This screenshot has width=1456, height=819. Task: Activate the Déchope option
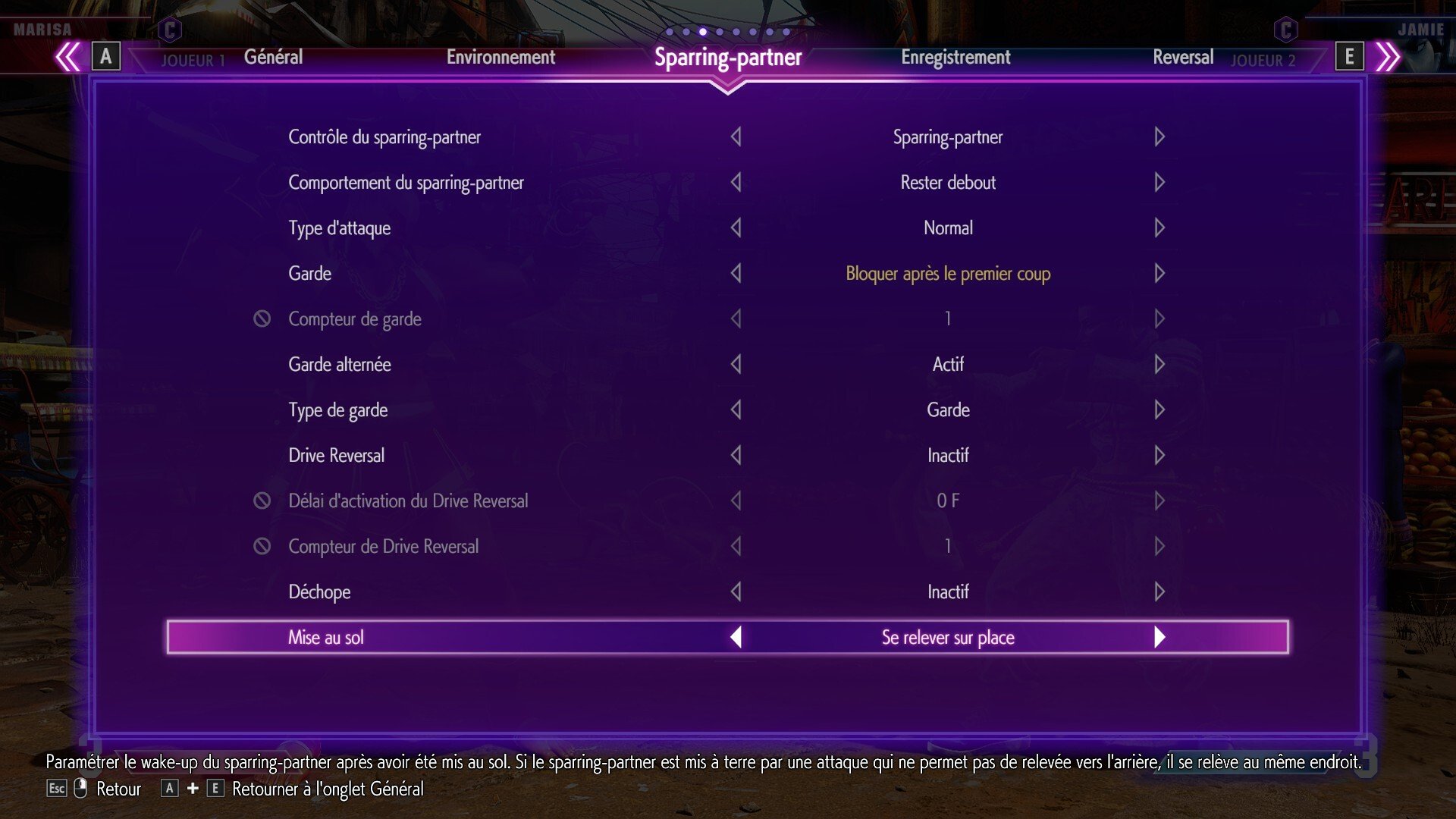[x=1159, y=591]
